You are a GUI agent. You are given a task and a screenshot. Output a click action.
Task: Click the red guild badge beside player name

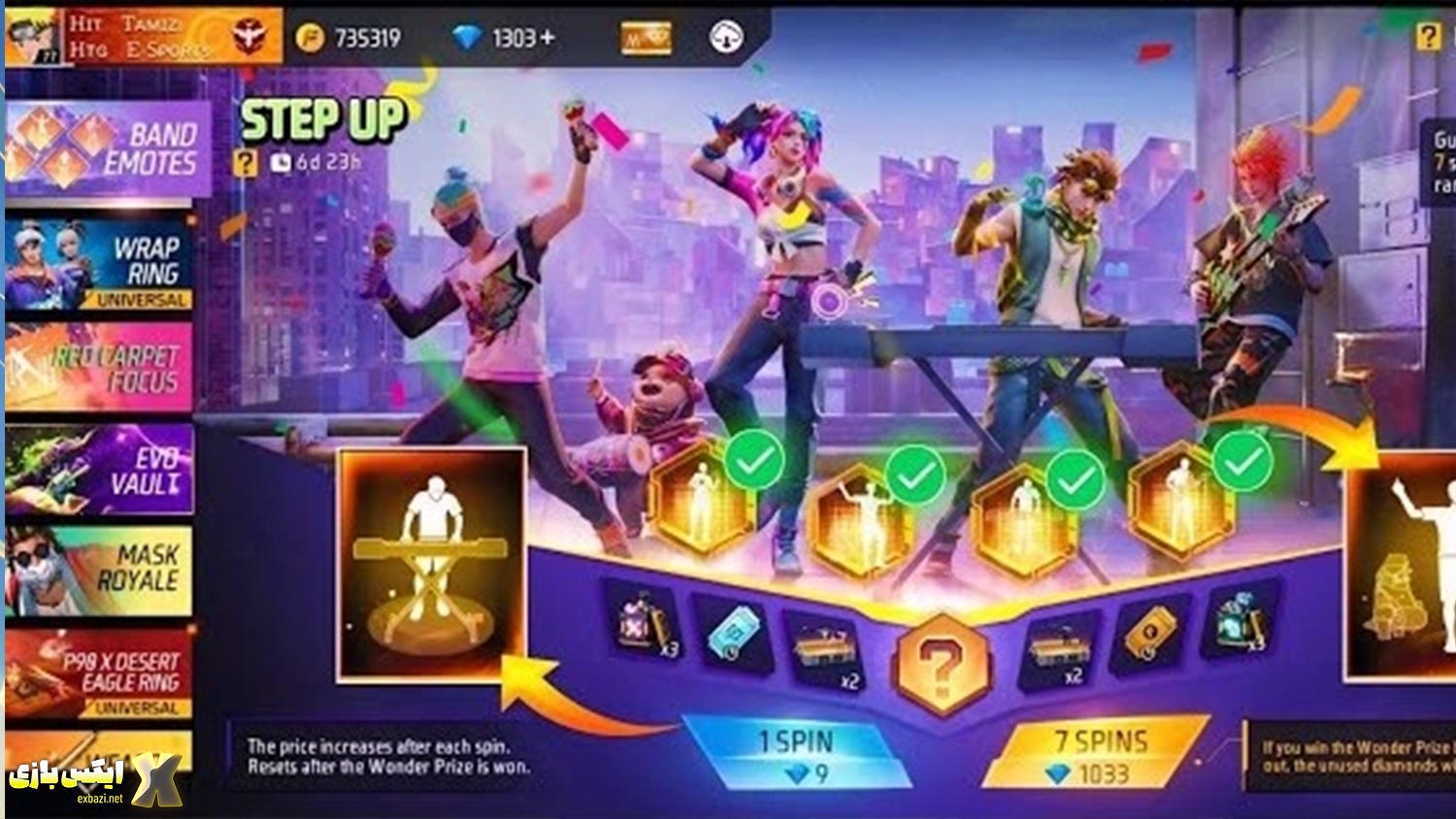[x=248, y=36]
